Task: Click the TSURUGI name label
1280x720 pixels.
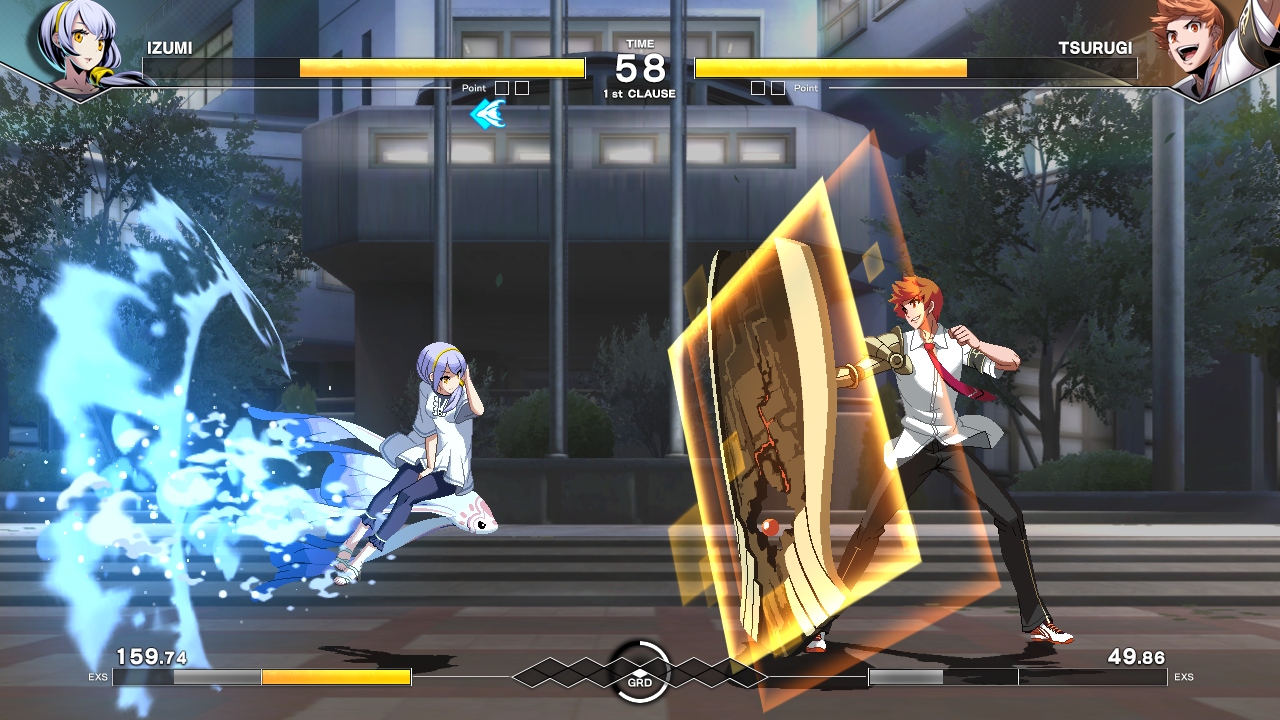Action: click(x=1095, y=47)
